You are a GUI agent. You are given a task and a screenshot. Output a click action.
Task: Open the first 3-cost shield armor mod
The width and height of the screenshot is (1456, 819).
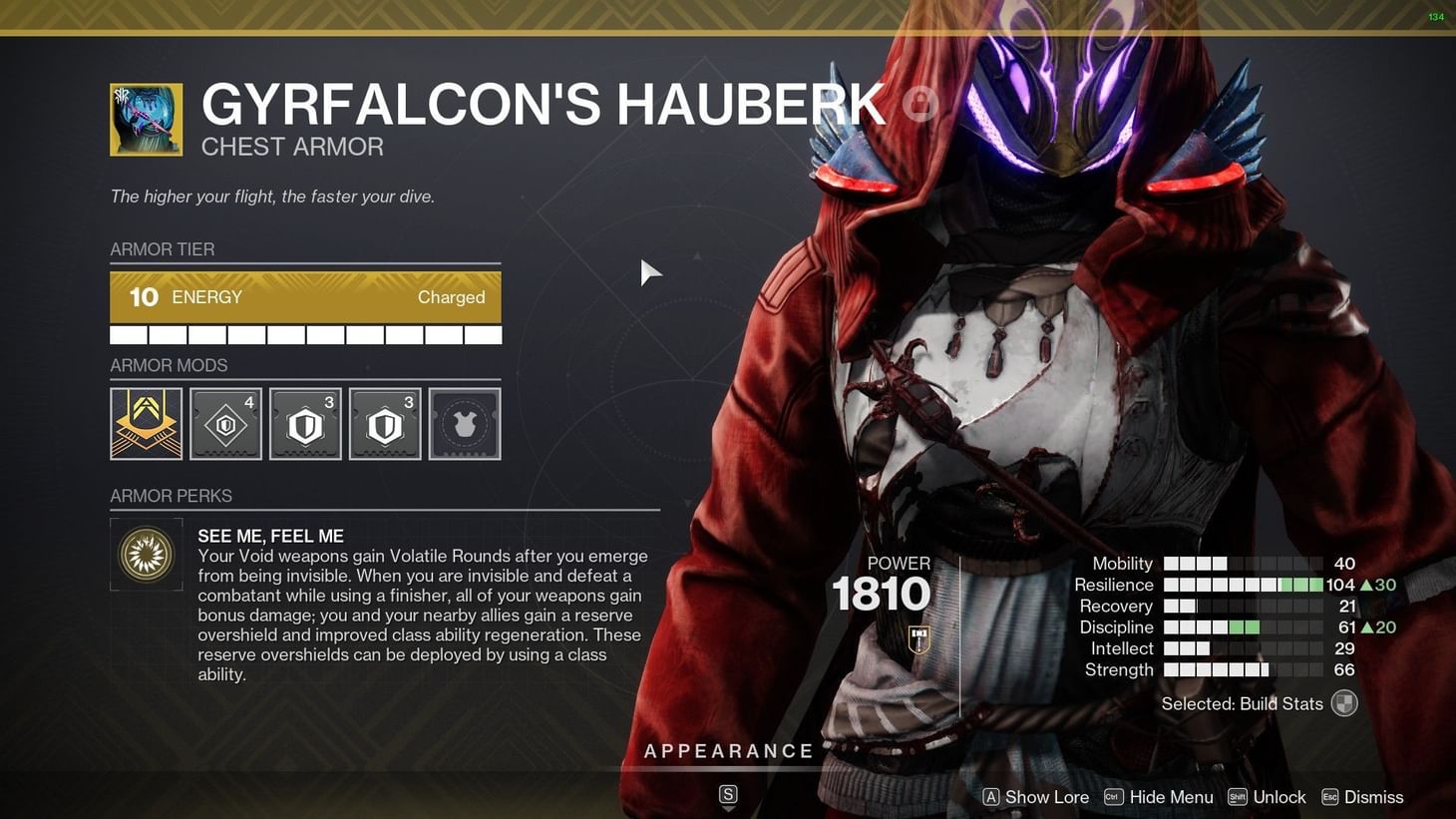305,423
